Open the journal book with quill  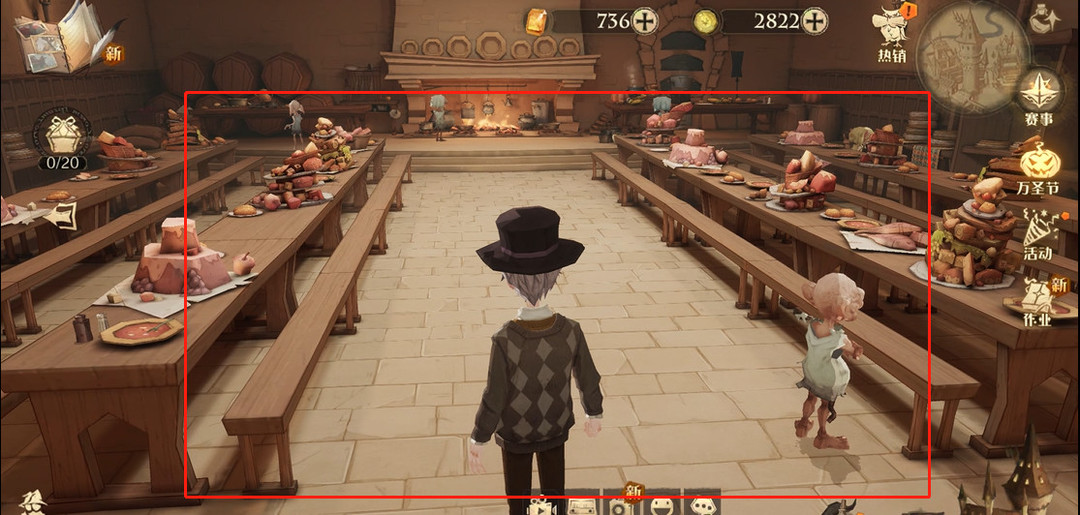(64, 35)
